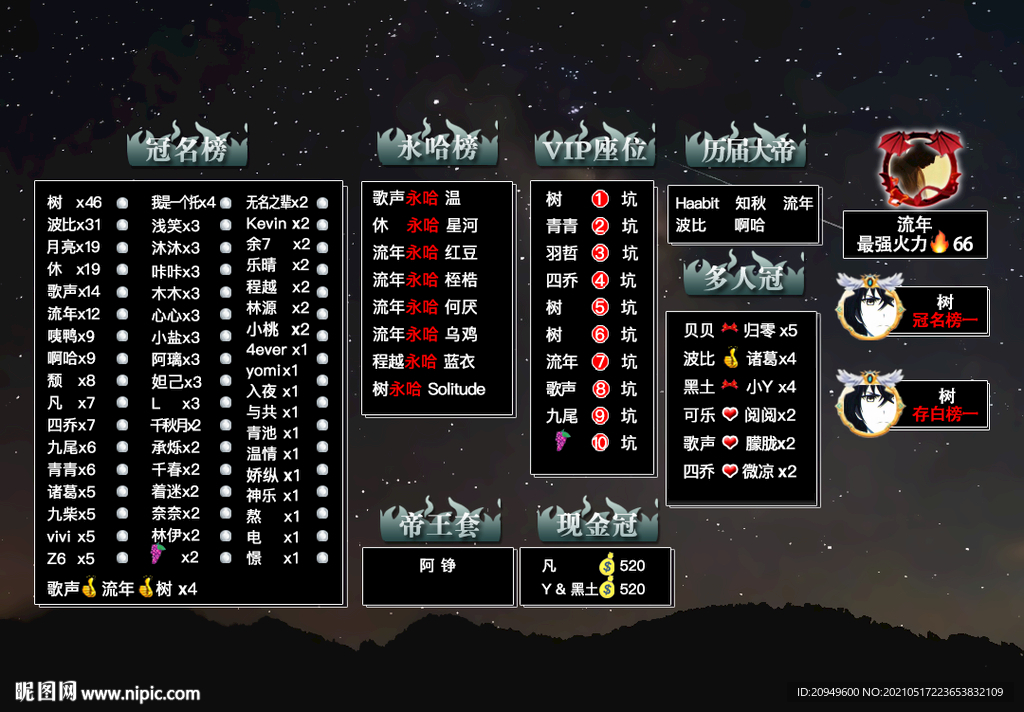Screen dimensions: 1024x712
Task: Switch to the 历届大帝 header
Action: (x=746, y=150)
